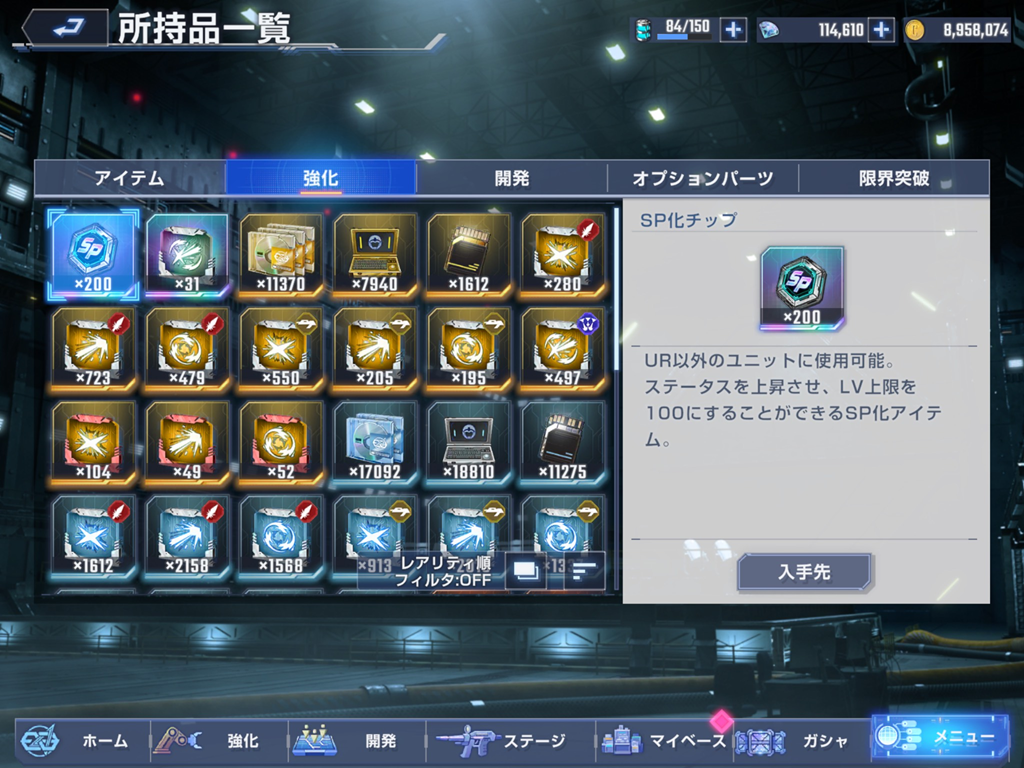Select the item slot showing ×17092
This screenshot has height=768, width=1024.
(x=375, y=442)
